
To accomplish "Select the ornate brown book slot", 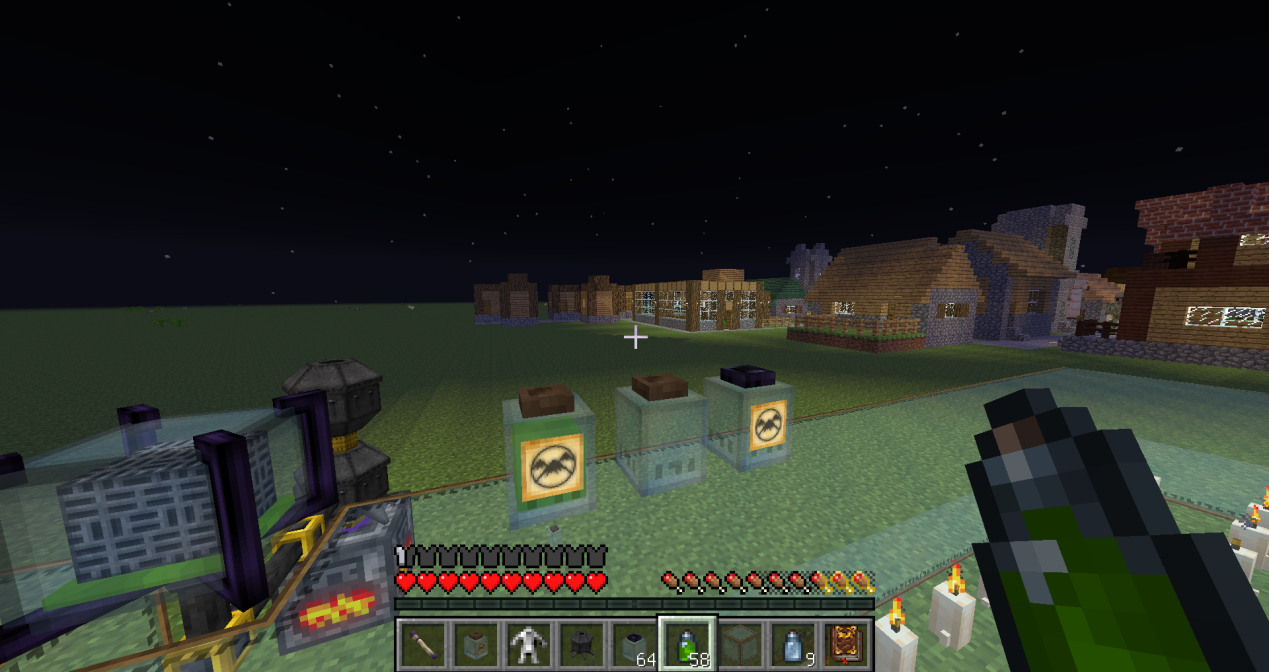I will click(844, 644).
